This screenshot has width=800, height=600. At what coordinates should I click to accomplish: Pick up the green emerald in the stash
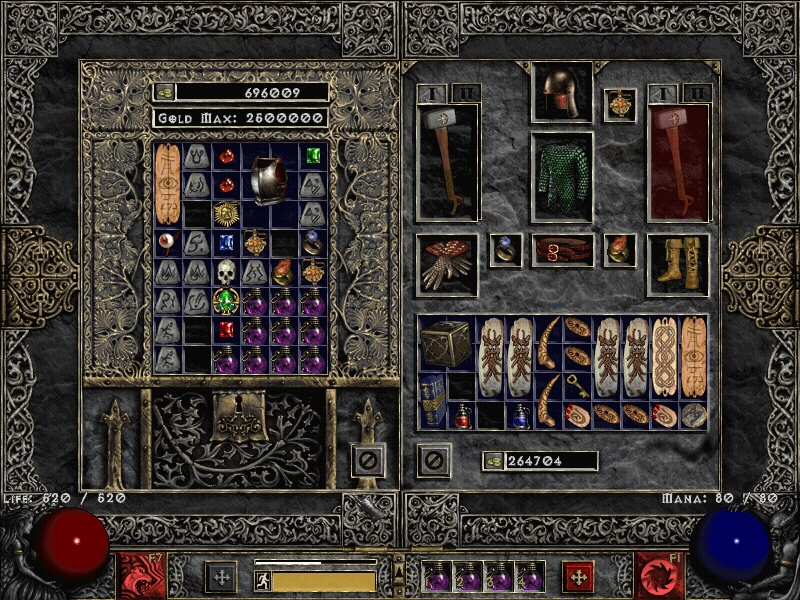(x=313, y=156)
